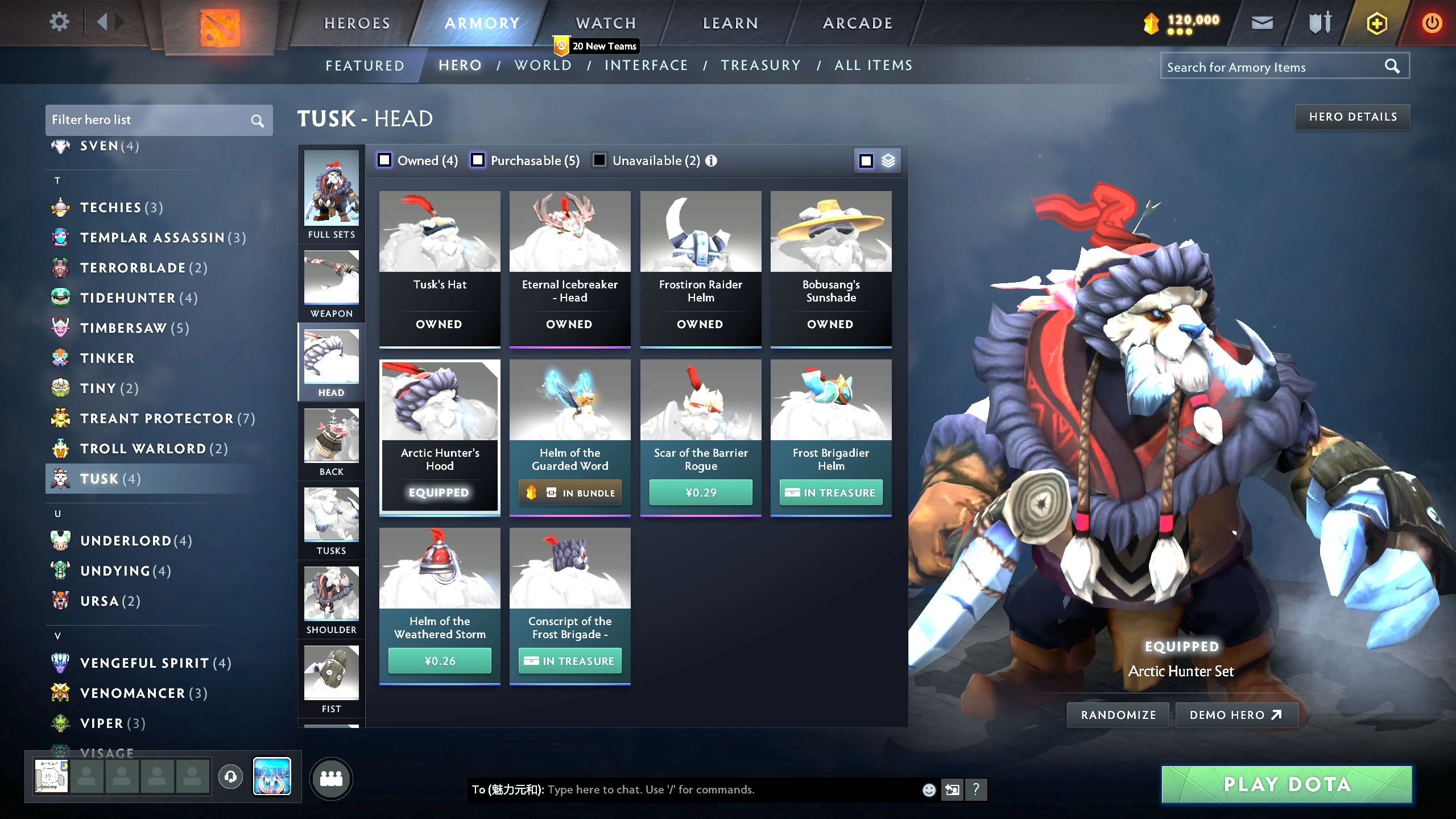Select the SHOULDER slot category

[332, 599]
